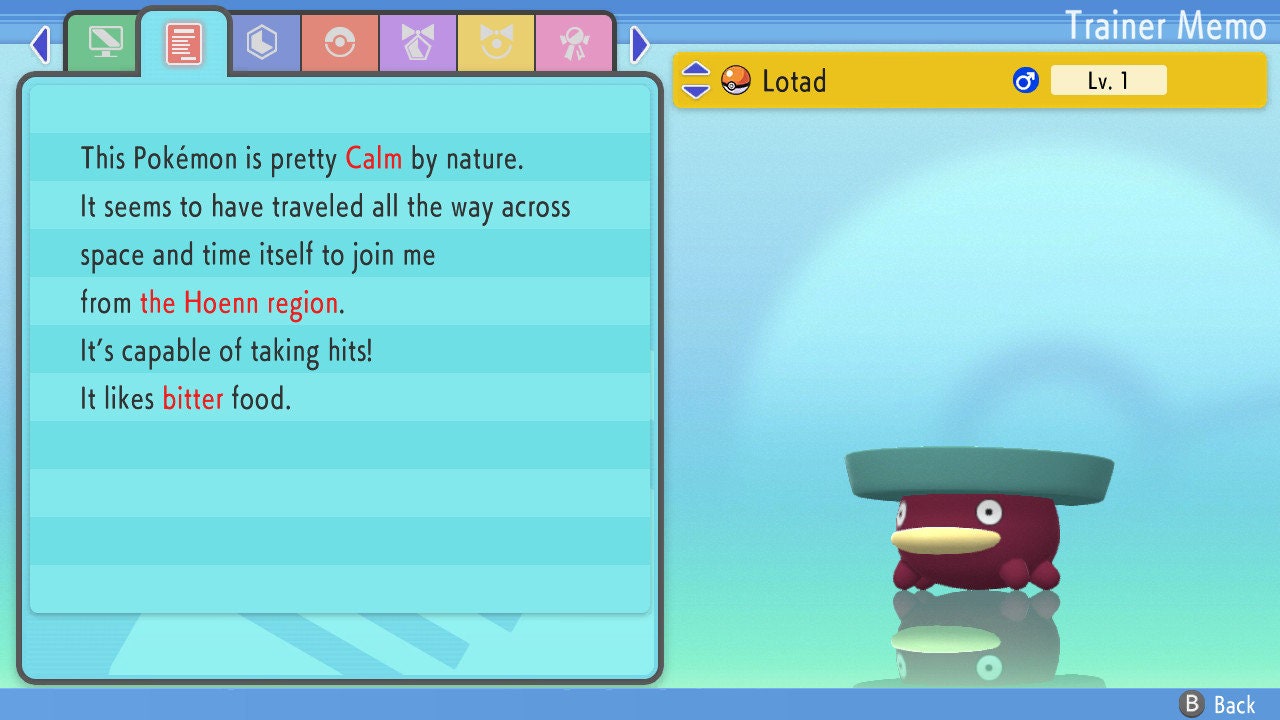
Task: Click the right arrow beside the tabs
Action: click(640, 44)
